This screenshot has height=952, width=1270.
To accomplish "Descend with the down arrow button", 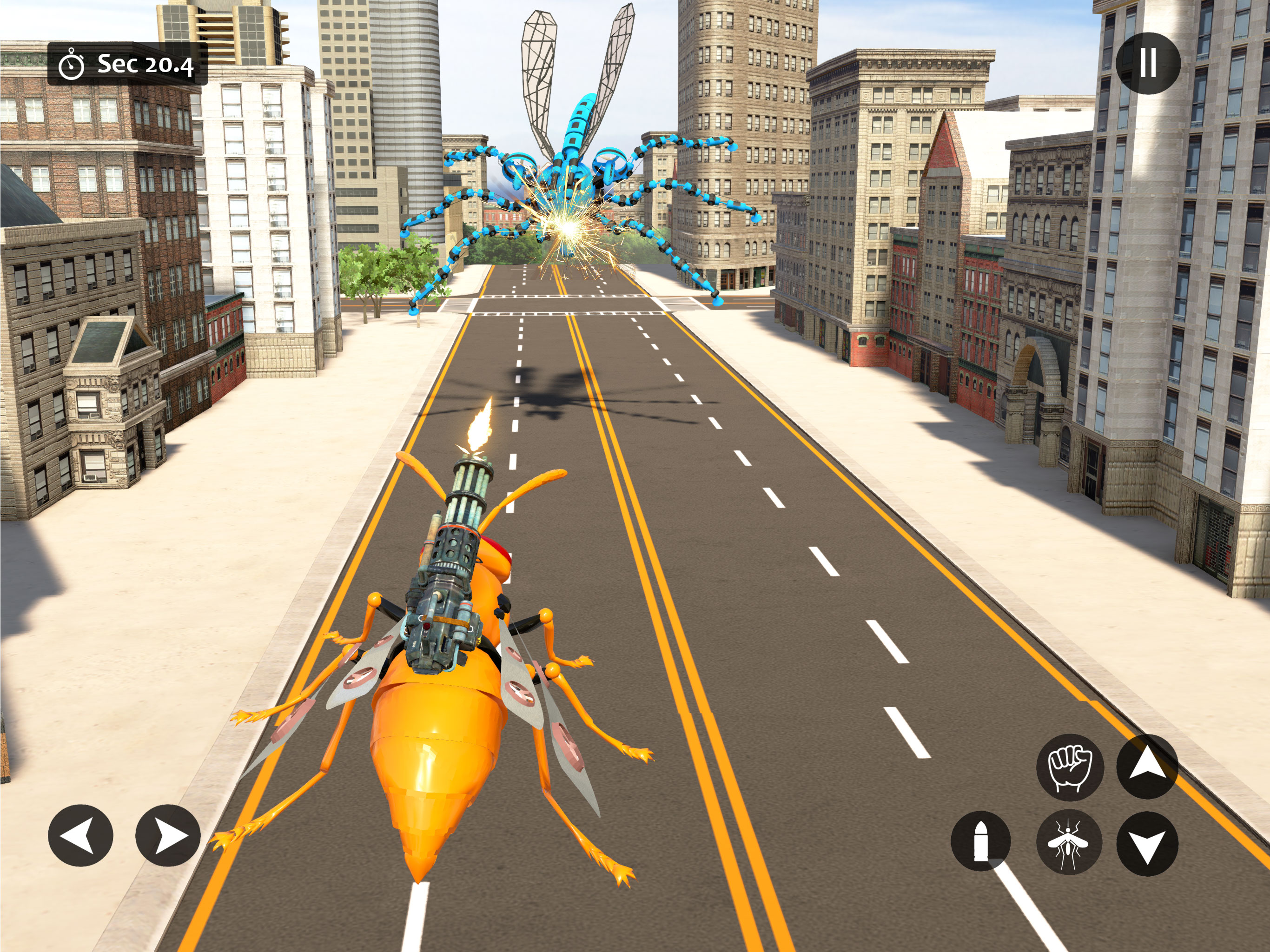I will point(1147,844).
